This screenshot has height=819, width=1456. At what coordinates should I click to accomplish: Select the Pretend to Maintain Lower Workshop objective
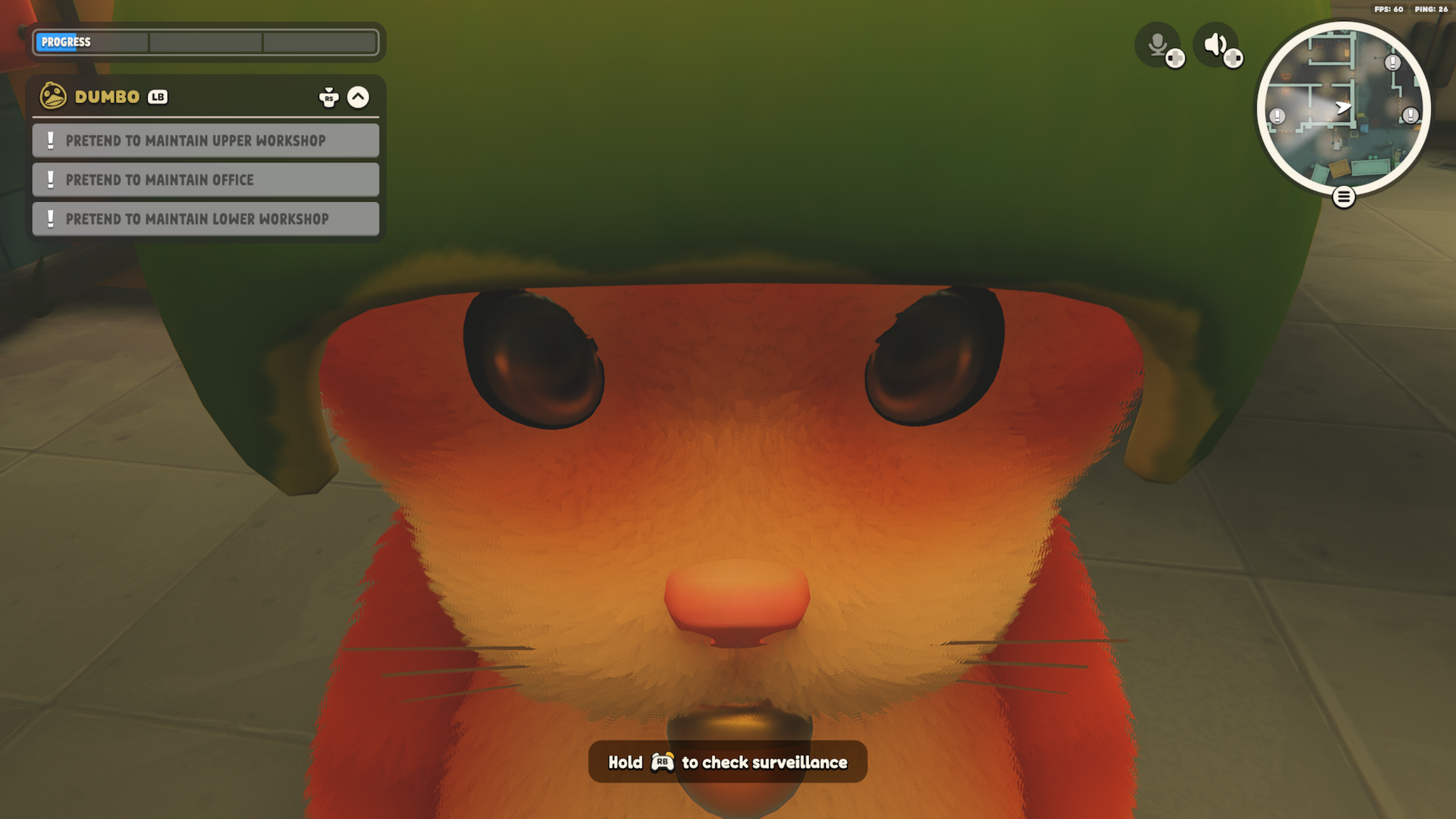206,219
